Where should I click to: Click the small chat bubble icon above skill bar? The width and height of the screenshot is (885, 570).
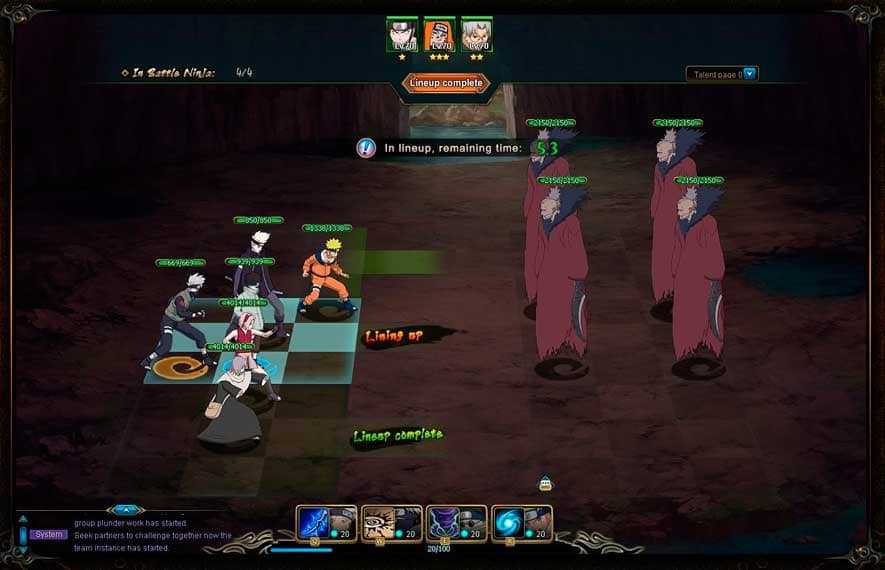point(545,484)
